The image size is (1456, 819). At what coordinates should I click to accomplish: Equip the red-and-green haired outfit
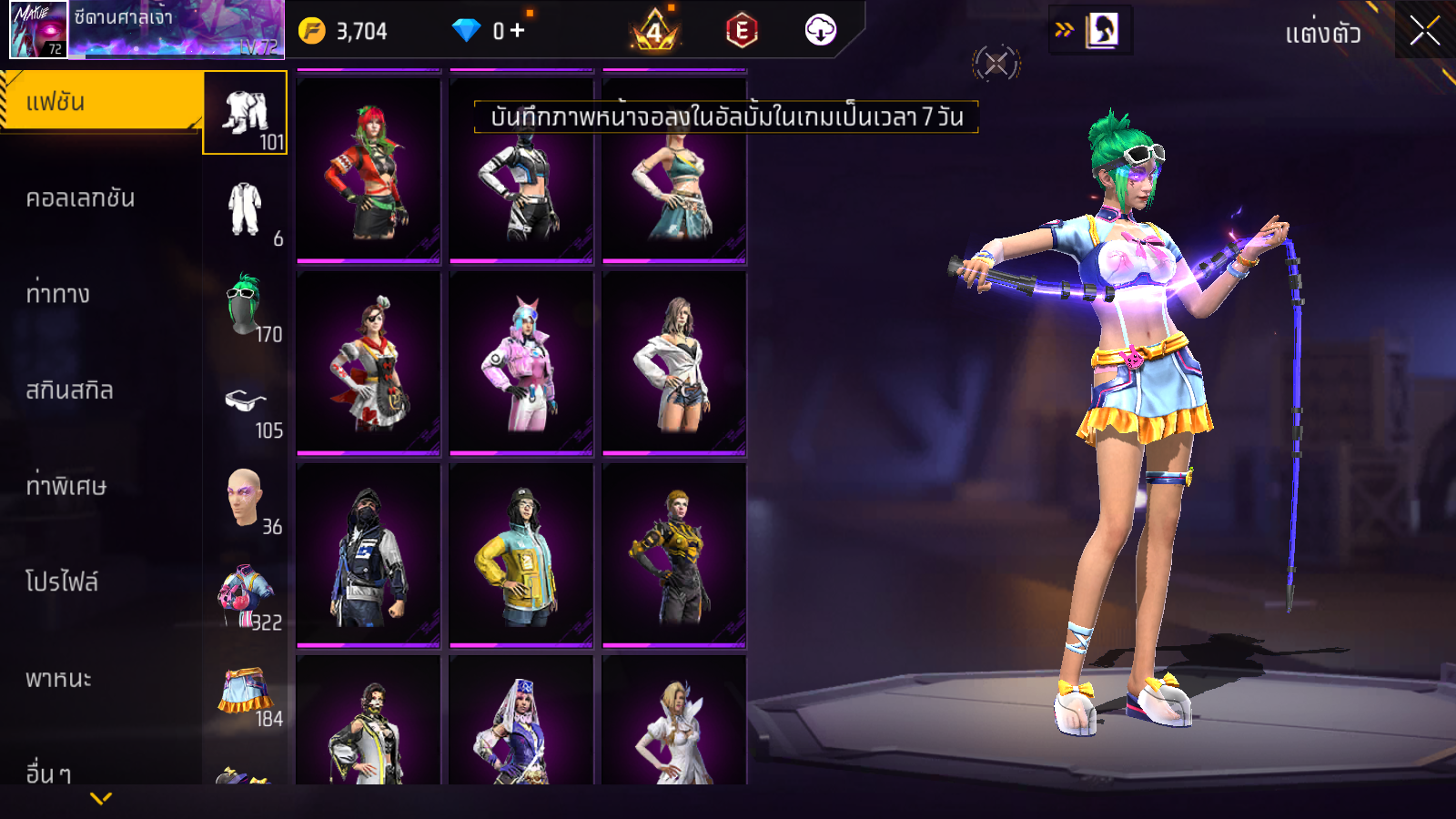369,171
